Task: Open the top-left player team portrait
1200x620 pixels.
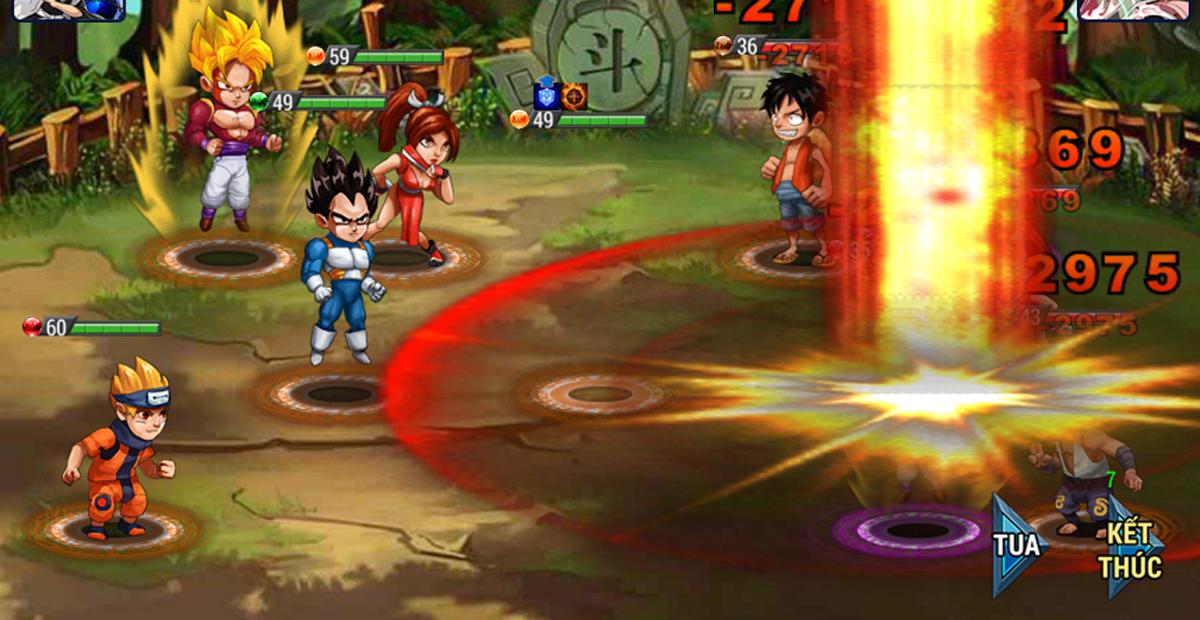Action: [68, 9]
